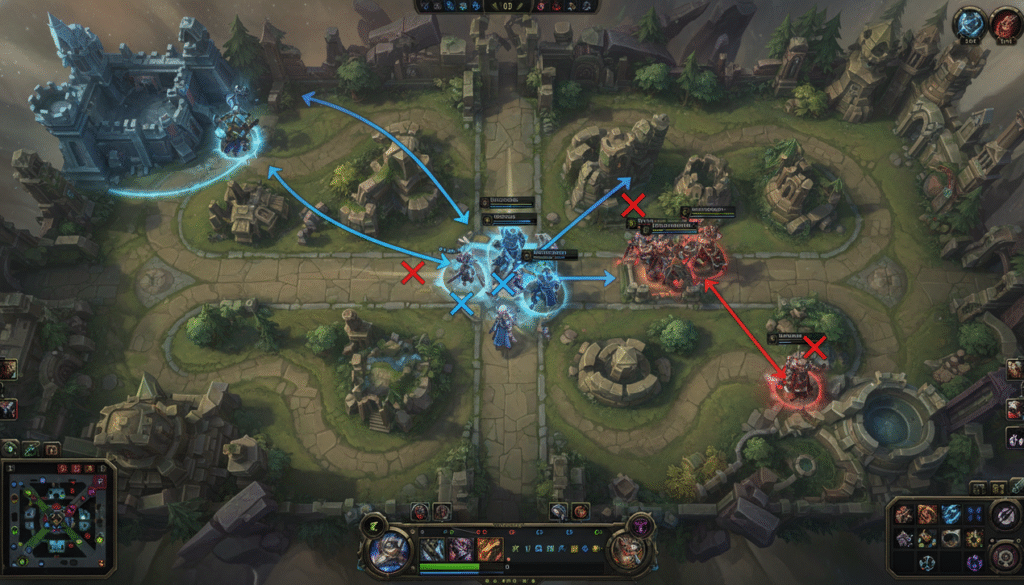Use the blue swirling wave inventory item
The height and width of the screenshot is (585, 1024).
950,514
